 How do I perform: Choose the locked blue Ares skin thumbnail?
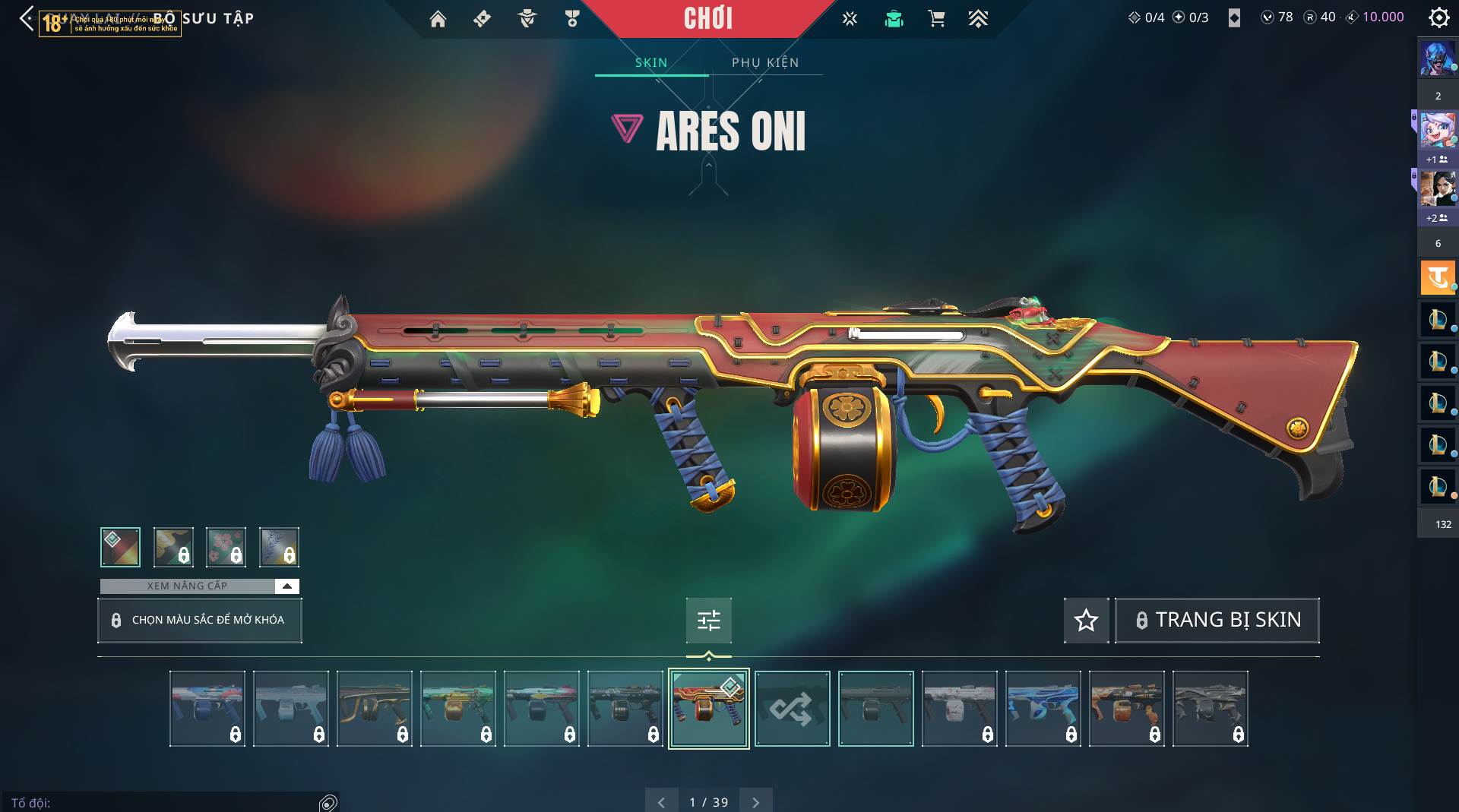[x=1043, y=709]
